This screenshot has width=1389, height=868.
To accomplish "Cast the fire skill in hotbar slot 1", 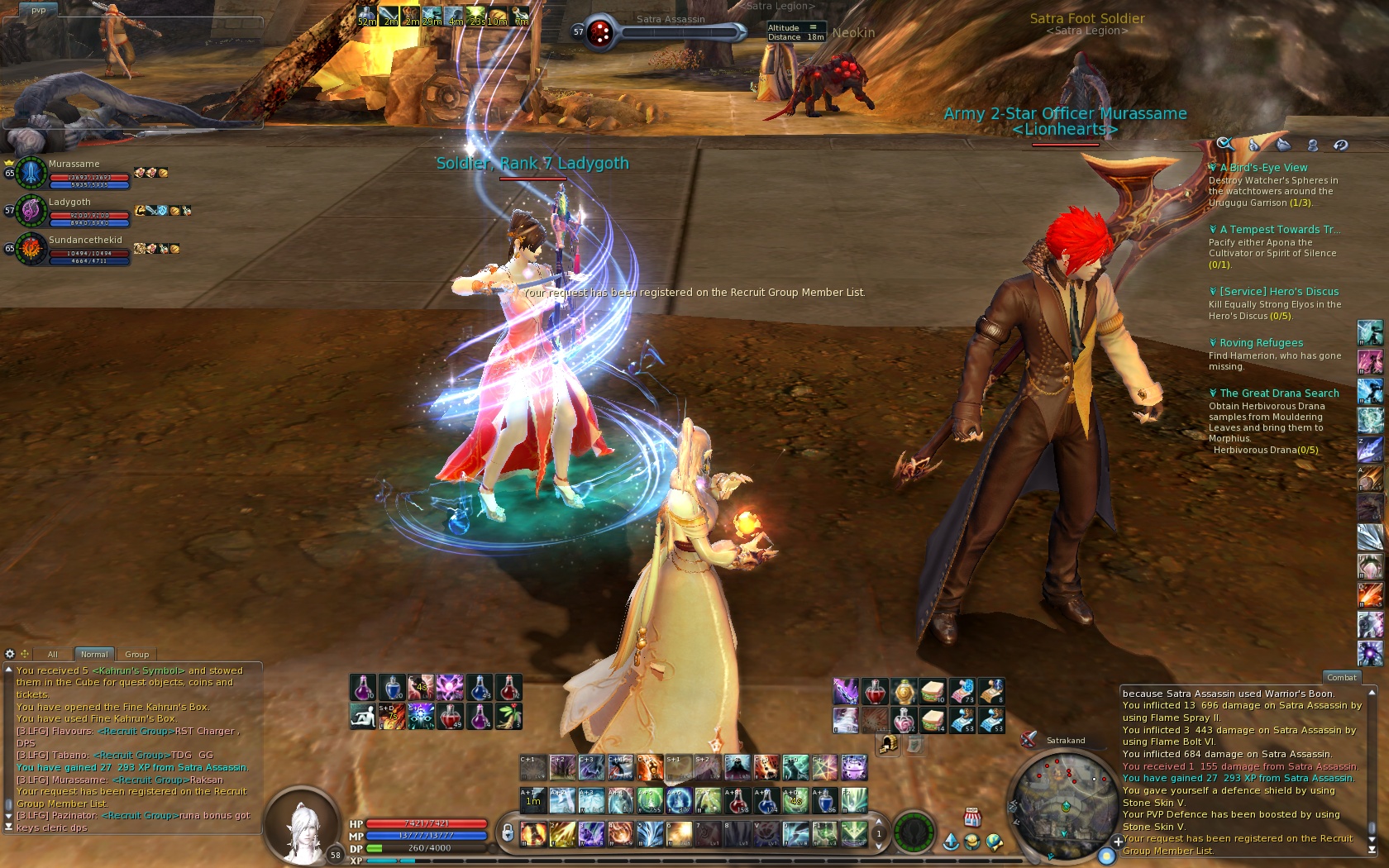I will [x=533, y=833].
